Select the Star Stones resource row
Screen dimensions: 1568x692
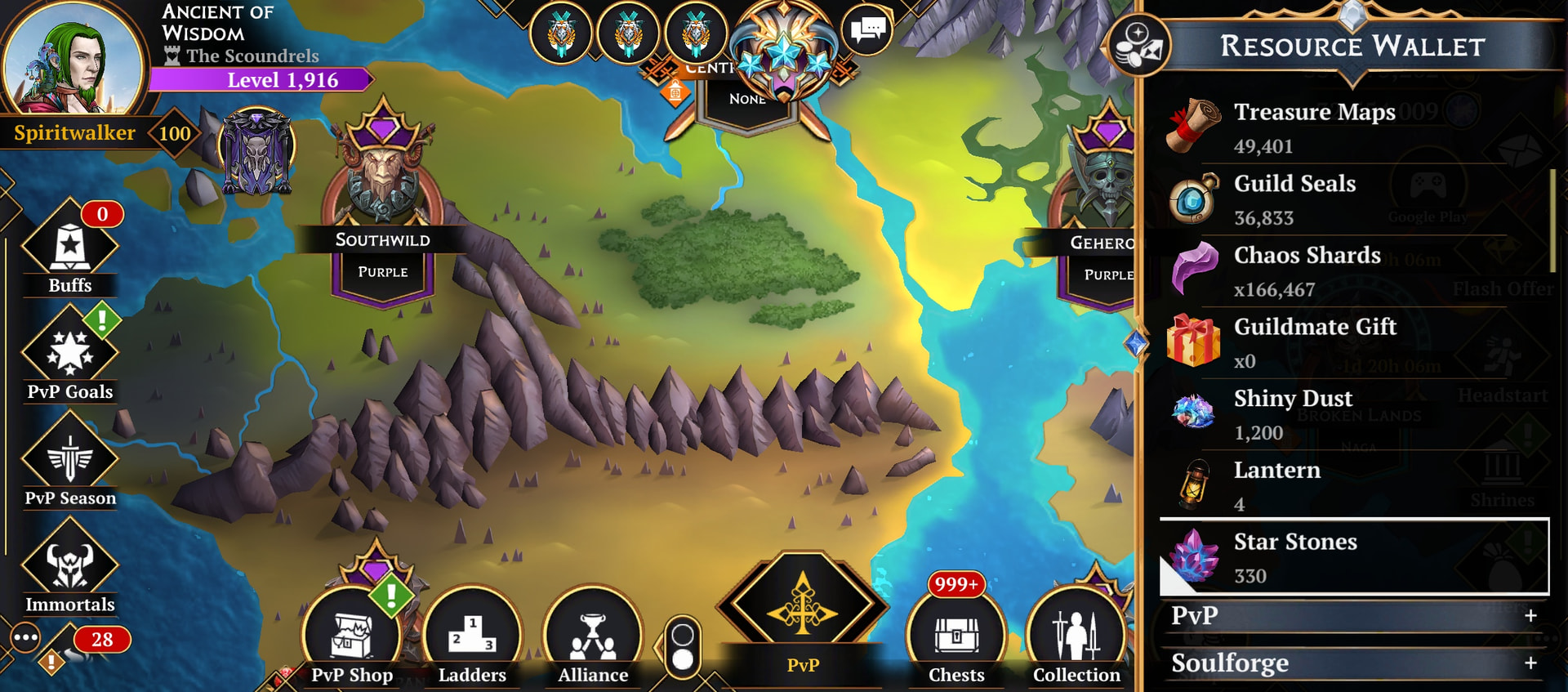click(1353, 557)
